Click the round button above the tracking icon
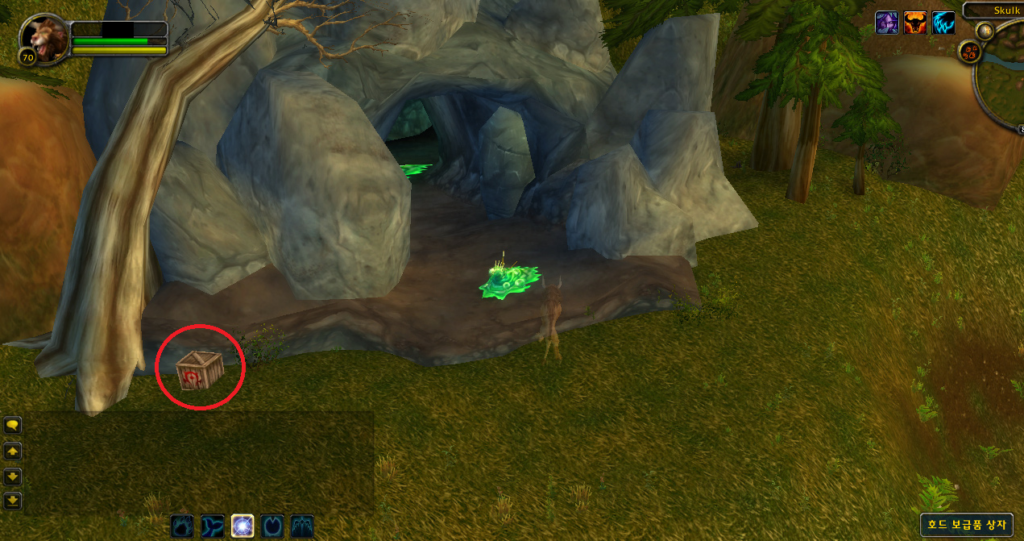Screen dimensions: 1024x541 [985, 31]
